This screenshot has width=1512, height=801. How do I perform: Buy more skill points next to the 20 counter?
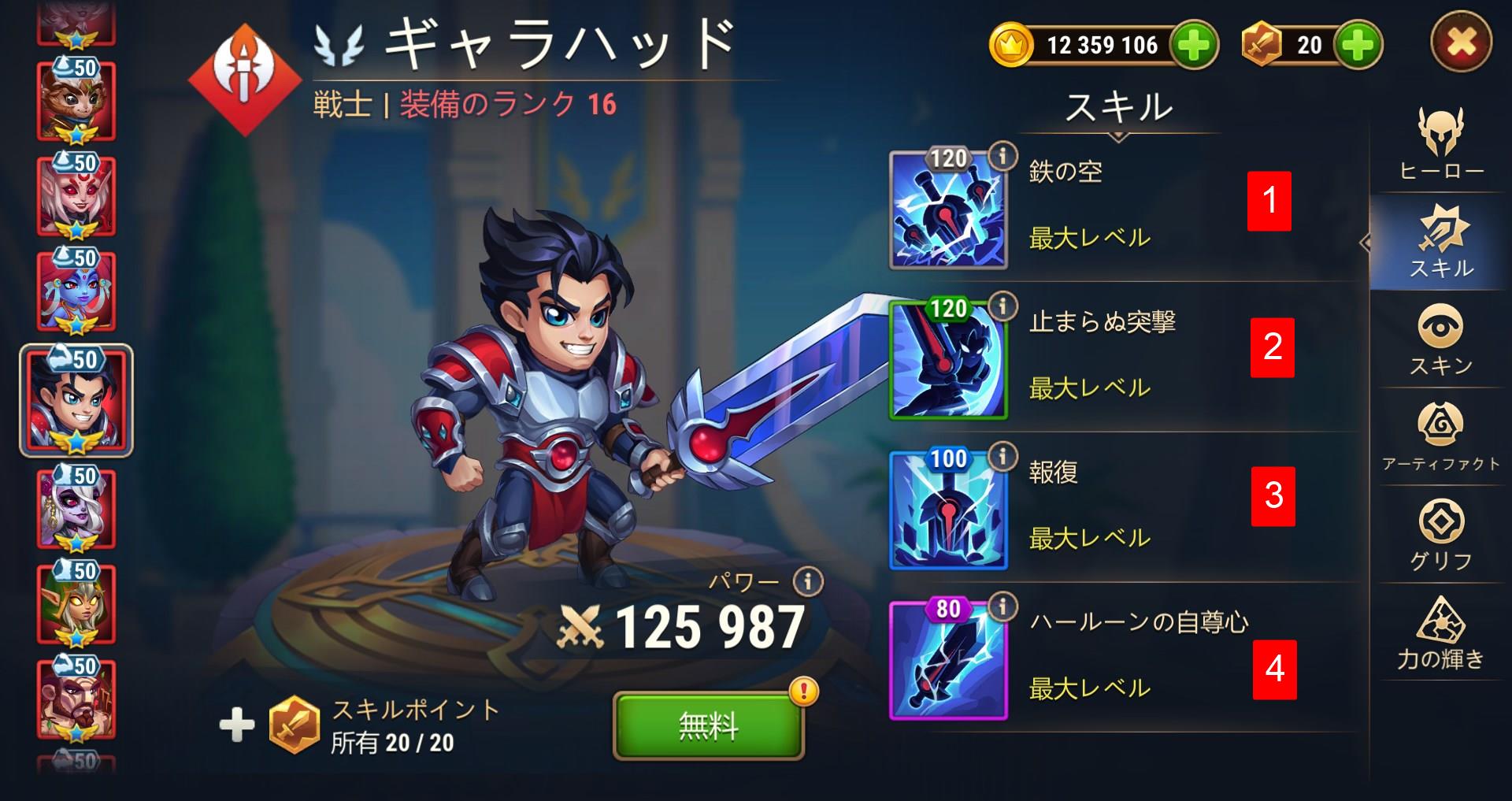click(1358, 45)
